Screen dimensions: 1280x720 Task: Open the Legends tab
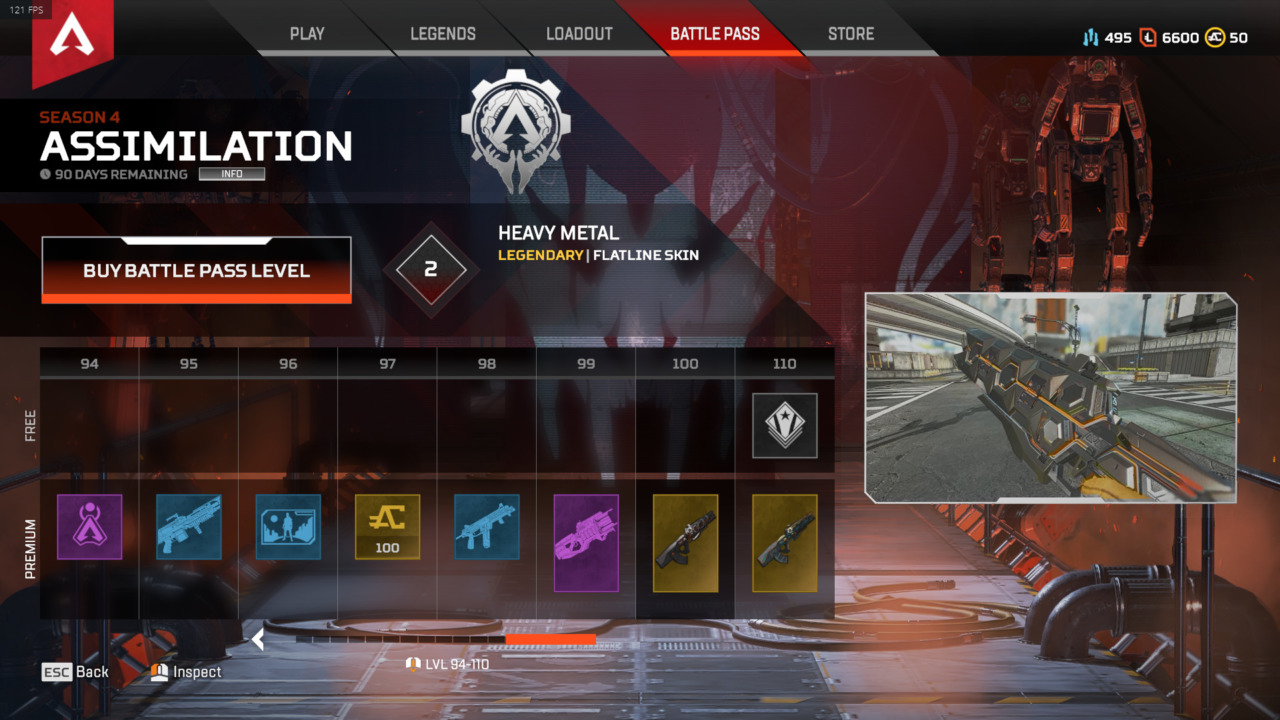point(443,34)
